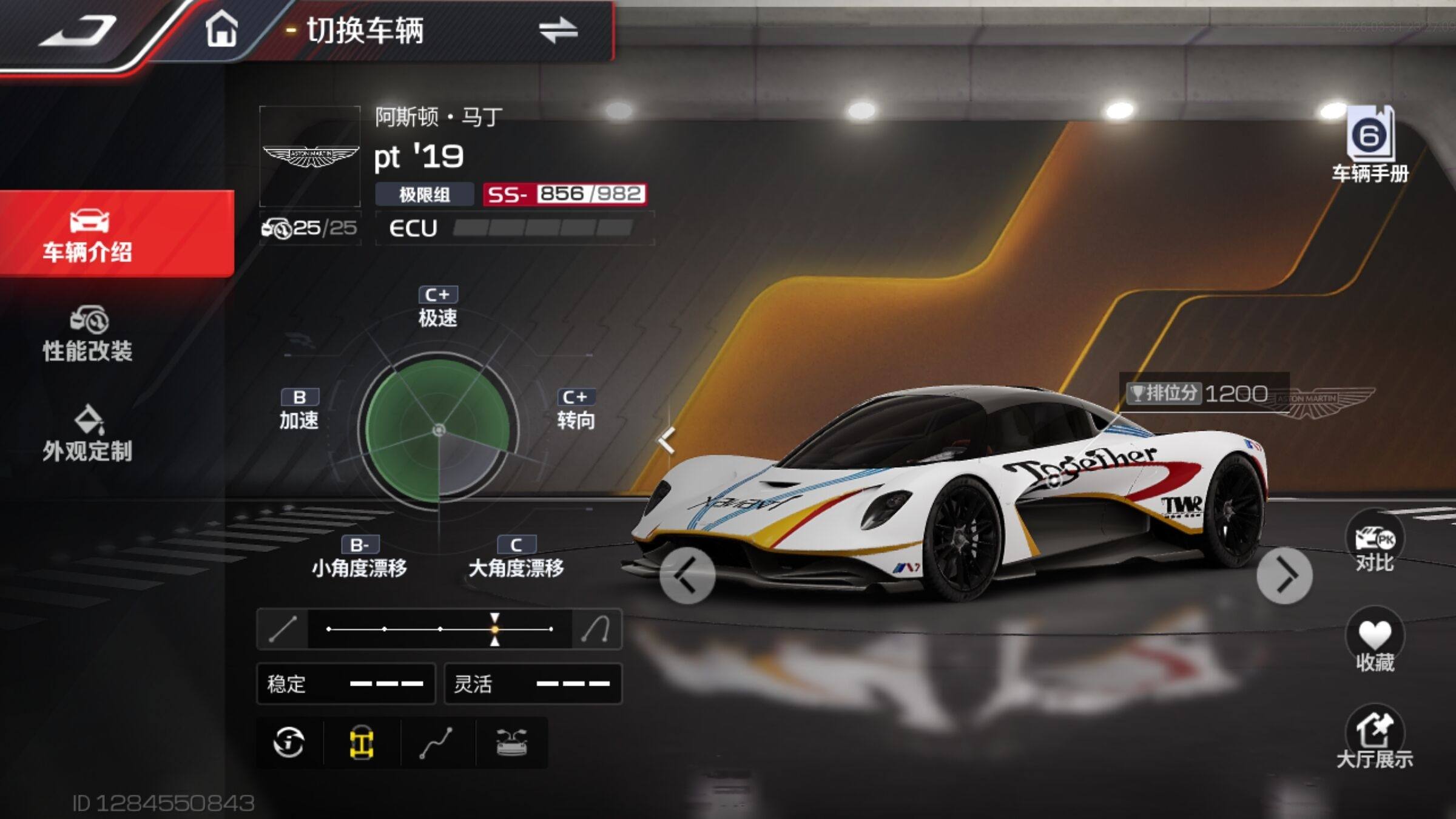Select the curve graph icon

coord(437,743)
